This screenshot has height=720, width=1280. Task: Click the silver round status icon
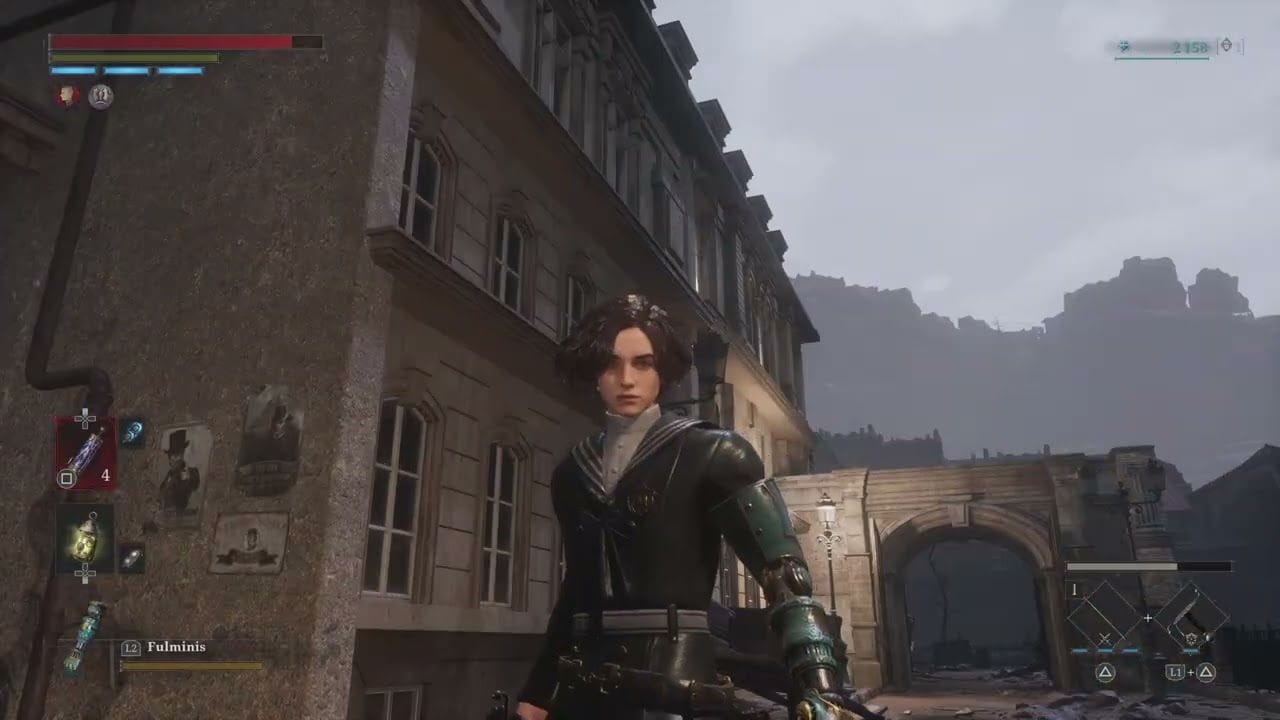pyautogui.click(x=100, y=96)
